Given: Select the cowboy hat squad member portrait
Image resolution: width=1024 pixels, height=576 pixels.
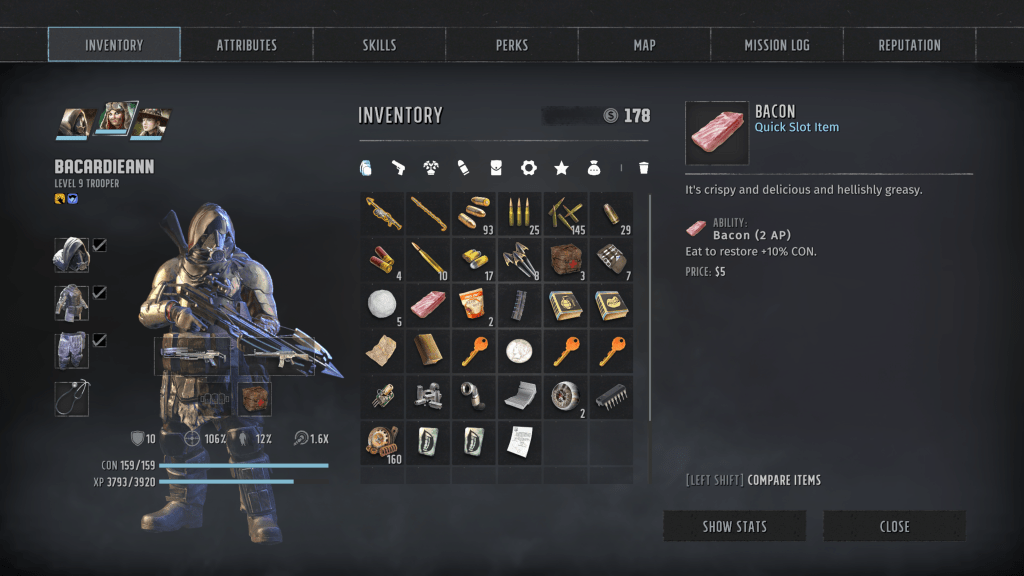Looking at the screenshot, I should (152, 121).
